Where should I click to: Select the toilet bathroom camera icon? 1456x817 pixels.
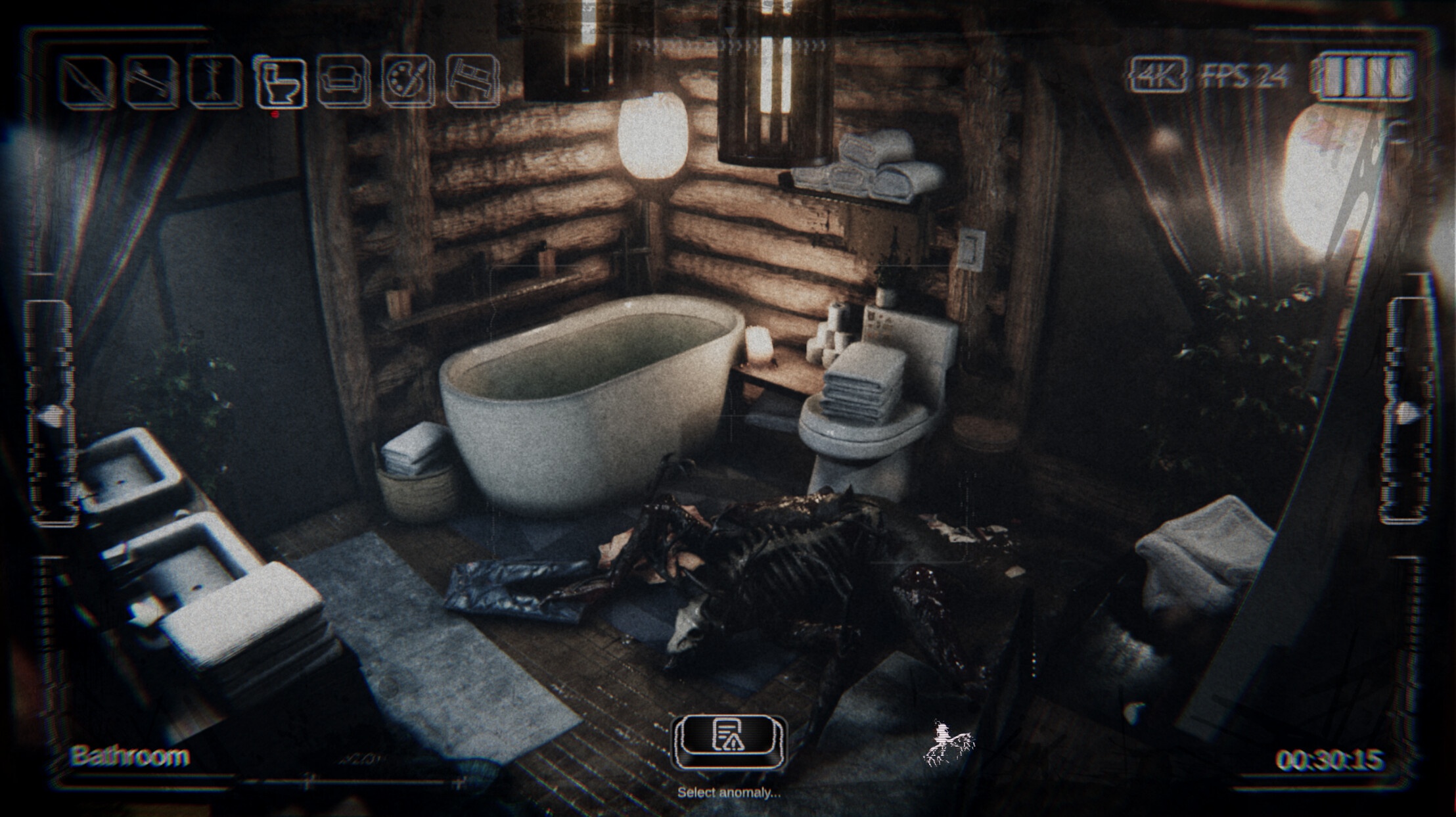[281, 83]
